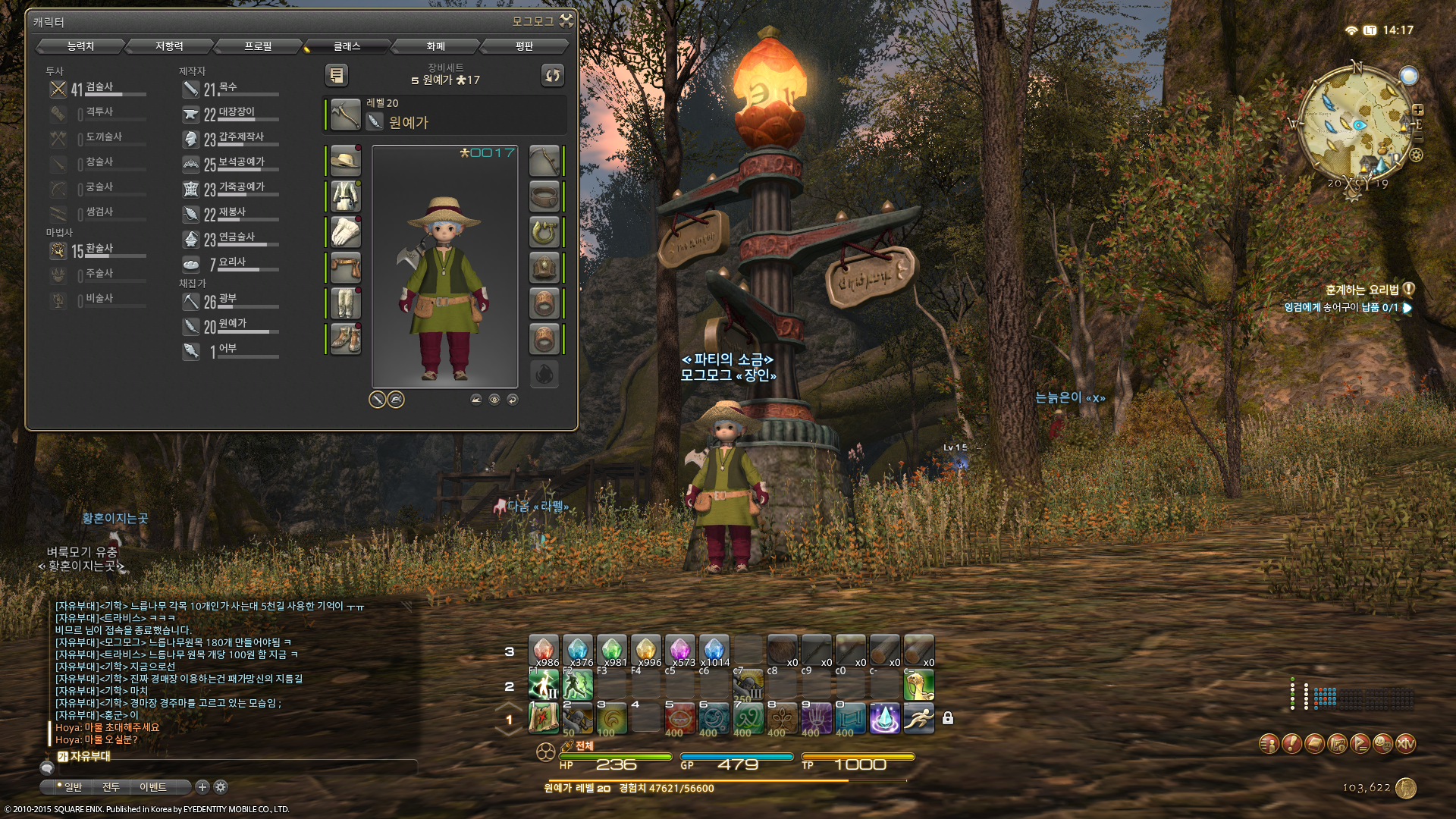Open the 이벤트 chat tab
Screen dimensions: 1456x819
click(152, 787)
